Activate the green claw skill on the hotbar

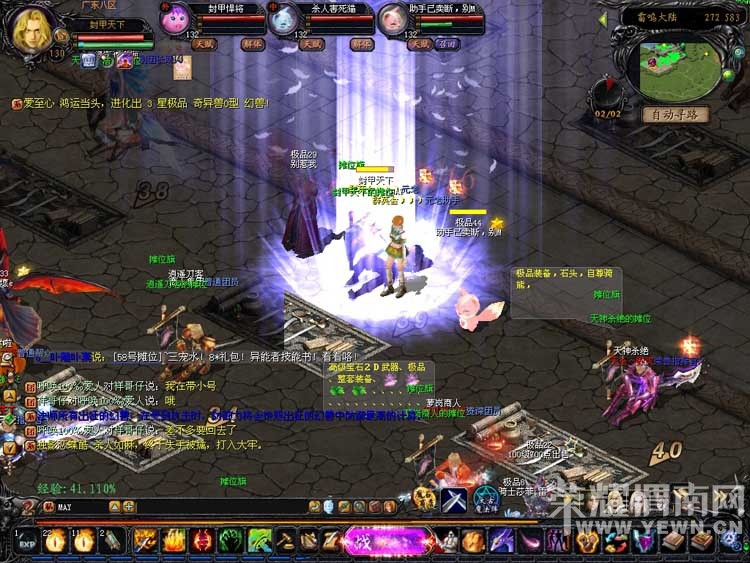pyautogui.click(x=228, y=541)
